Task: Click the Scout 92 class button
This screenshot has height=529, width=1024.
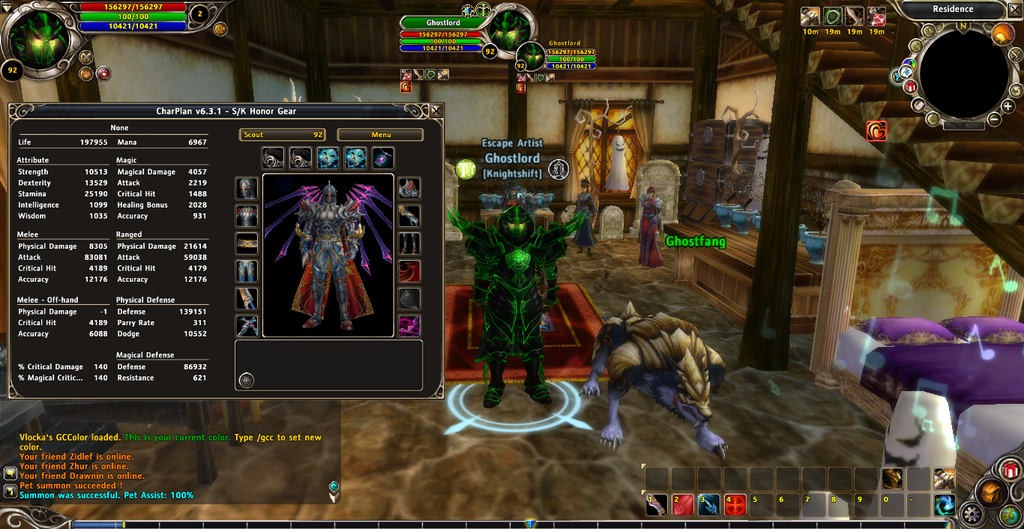Action: (x=282, y=134)
